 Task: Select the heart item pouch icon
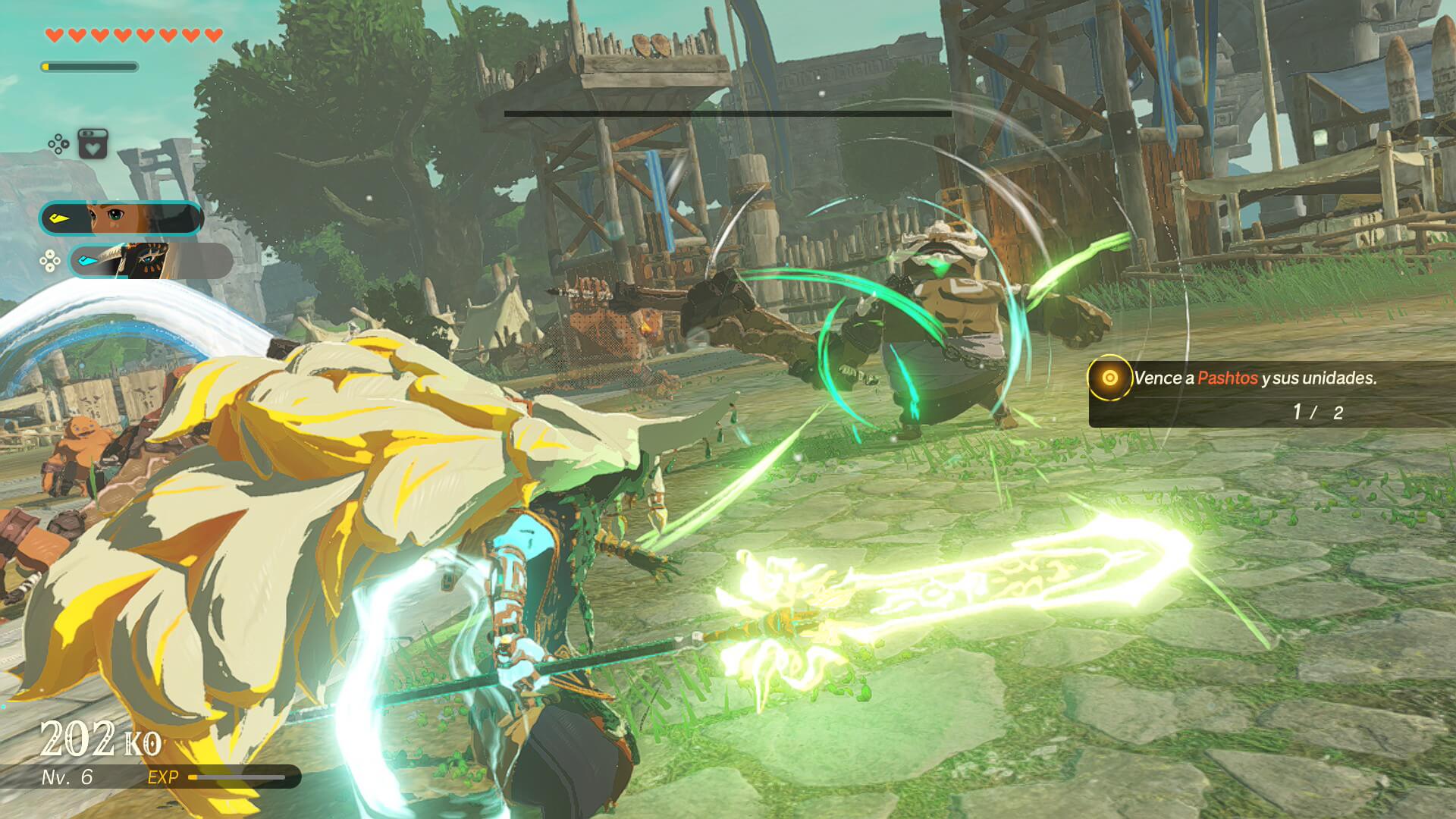[93, 144]
